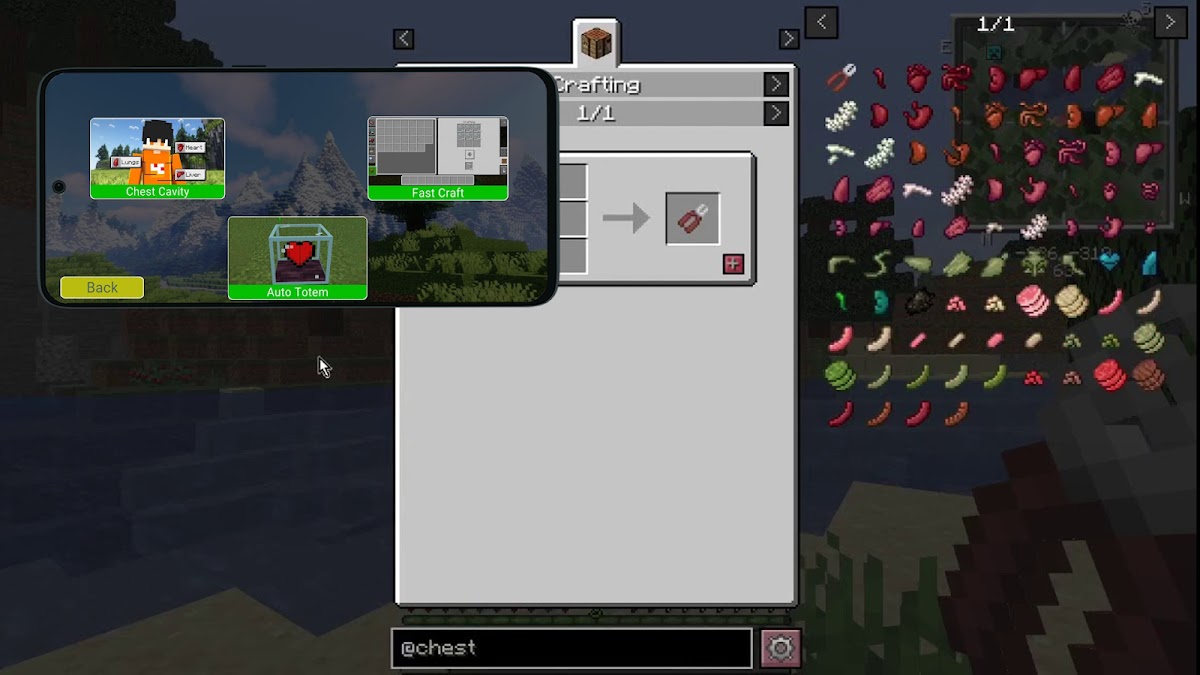Open the gear config button beside search
This screenshot has width=1200, height=675.
click(780, 648)
